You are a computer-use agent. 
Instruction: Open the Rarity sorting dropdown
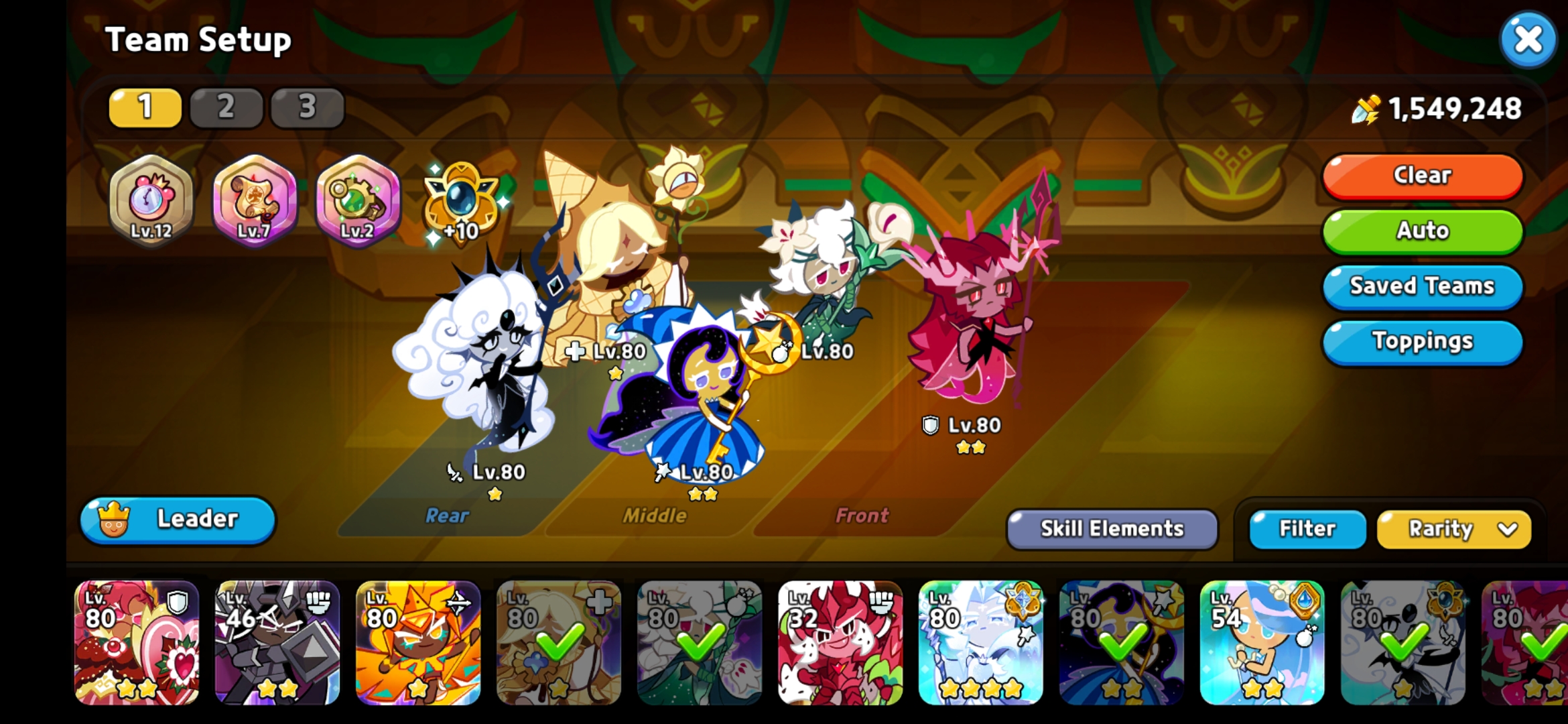click(x=1453, y=529)
